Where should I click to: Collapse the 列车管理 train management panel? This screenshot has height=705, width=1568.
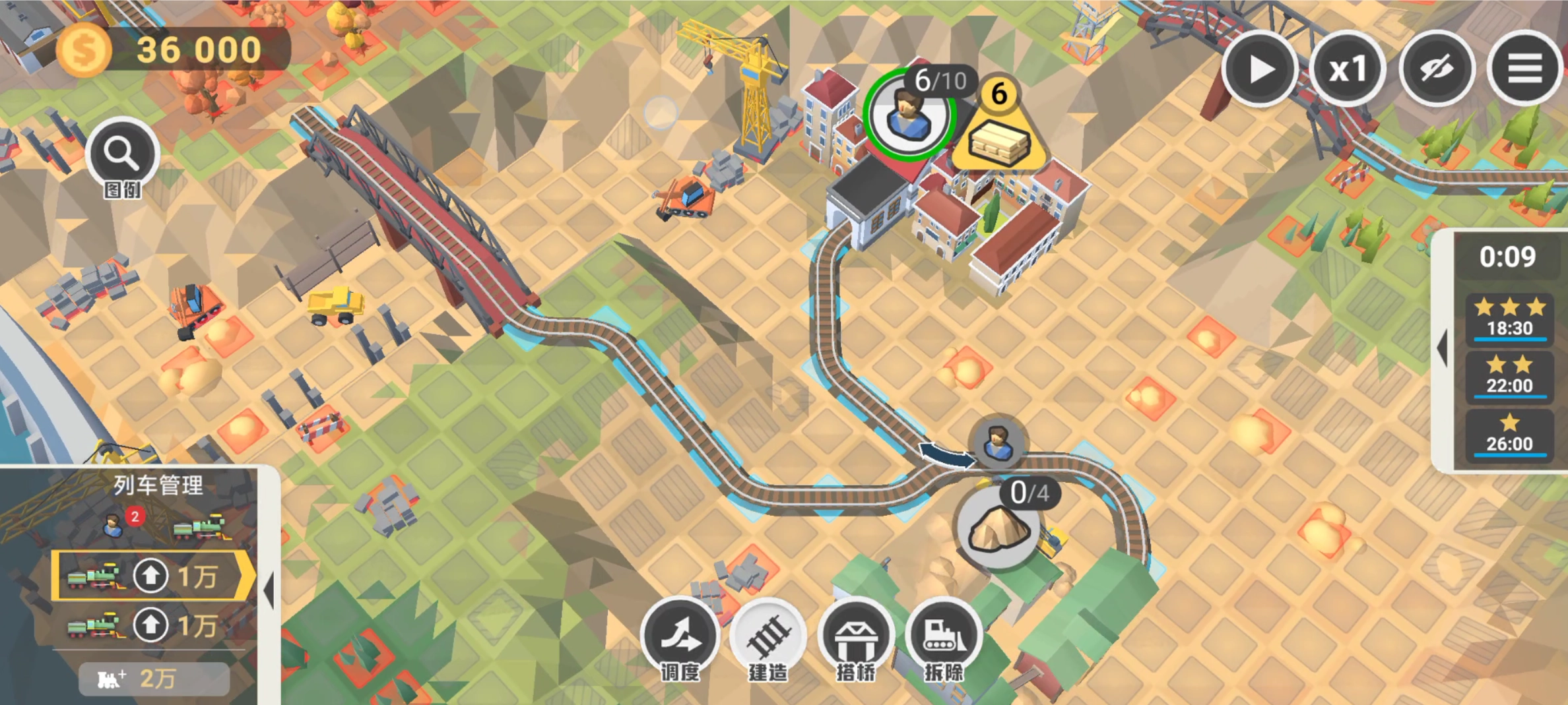pos(269,589)
